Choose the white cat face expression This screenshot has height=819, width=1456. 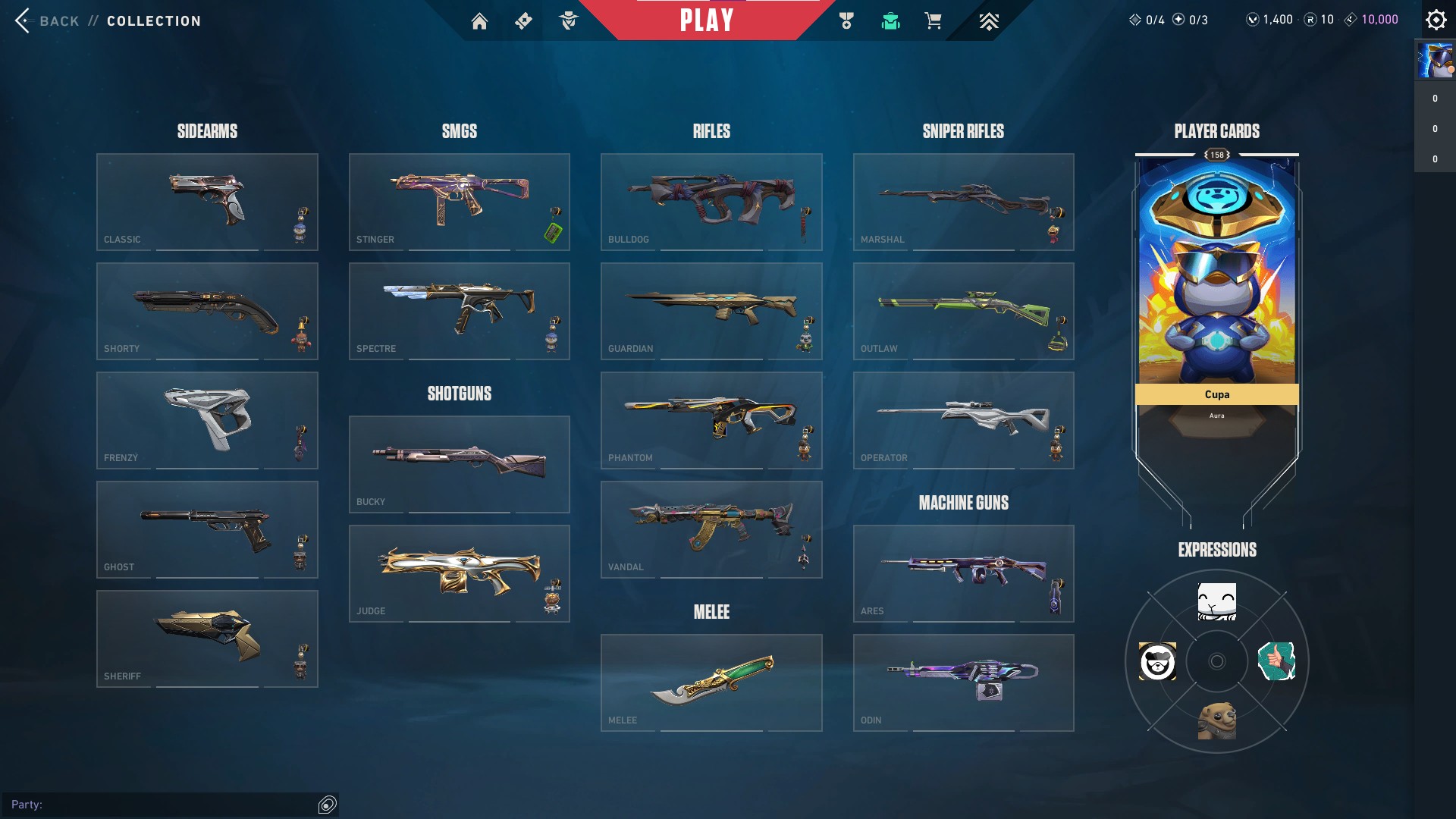coord(1216,601)
